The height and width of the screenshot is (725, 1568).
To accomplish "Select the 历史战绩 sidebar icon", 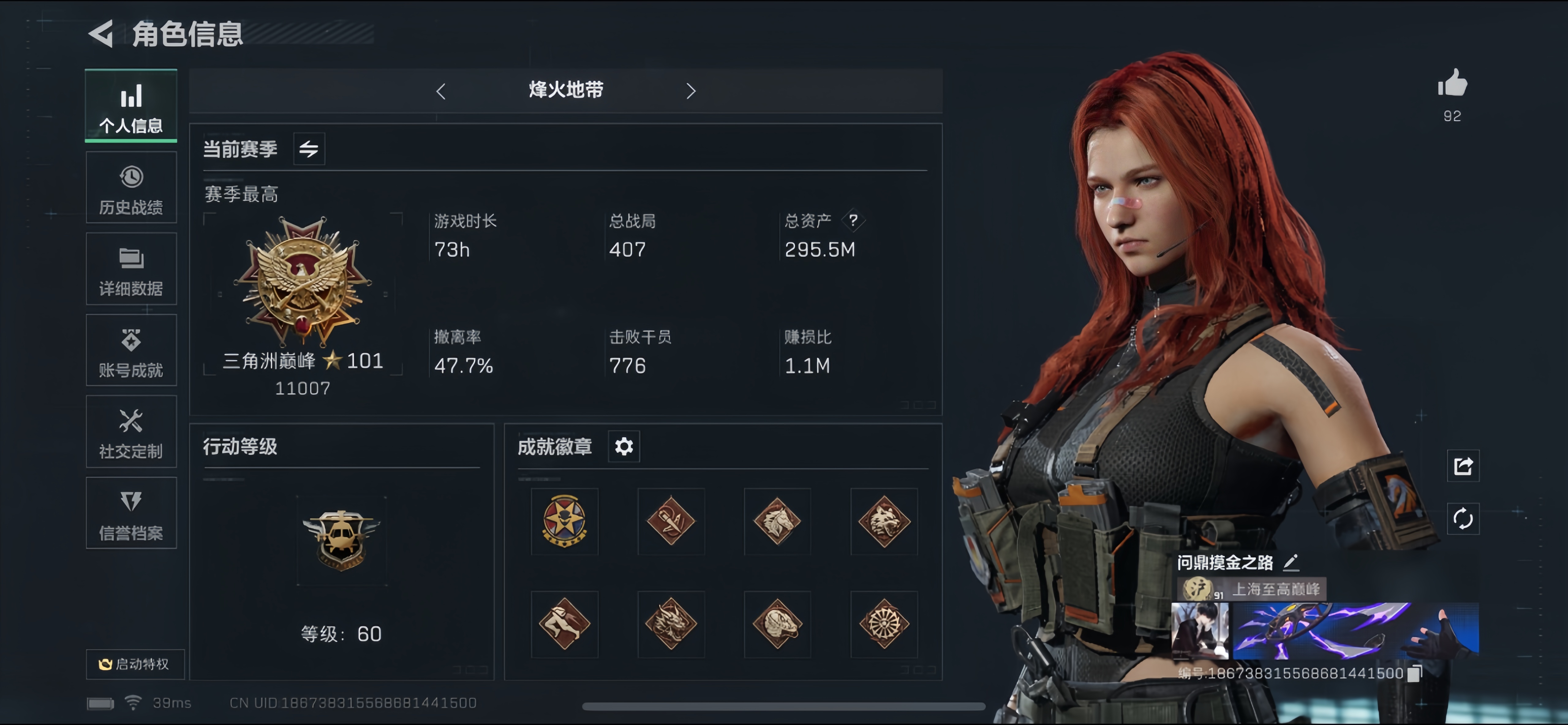I will click(x=130, y=187).
